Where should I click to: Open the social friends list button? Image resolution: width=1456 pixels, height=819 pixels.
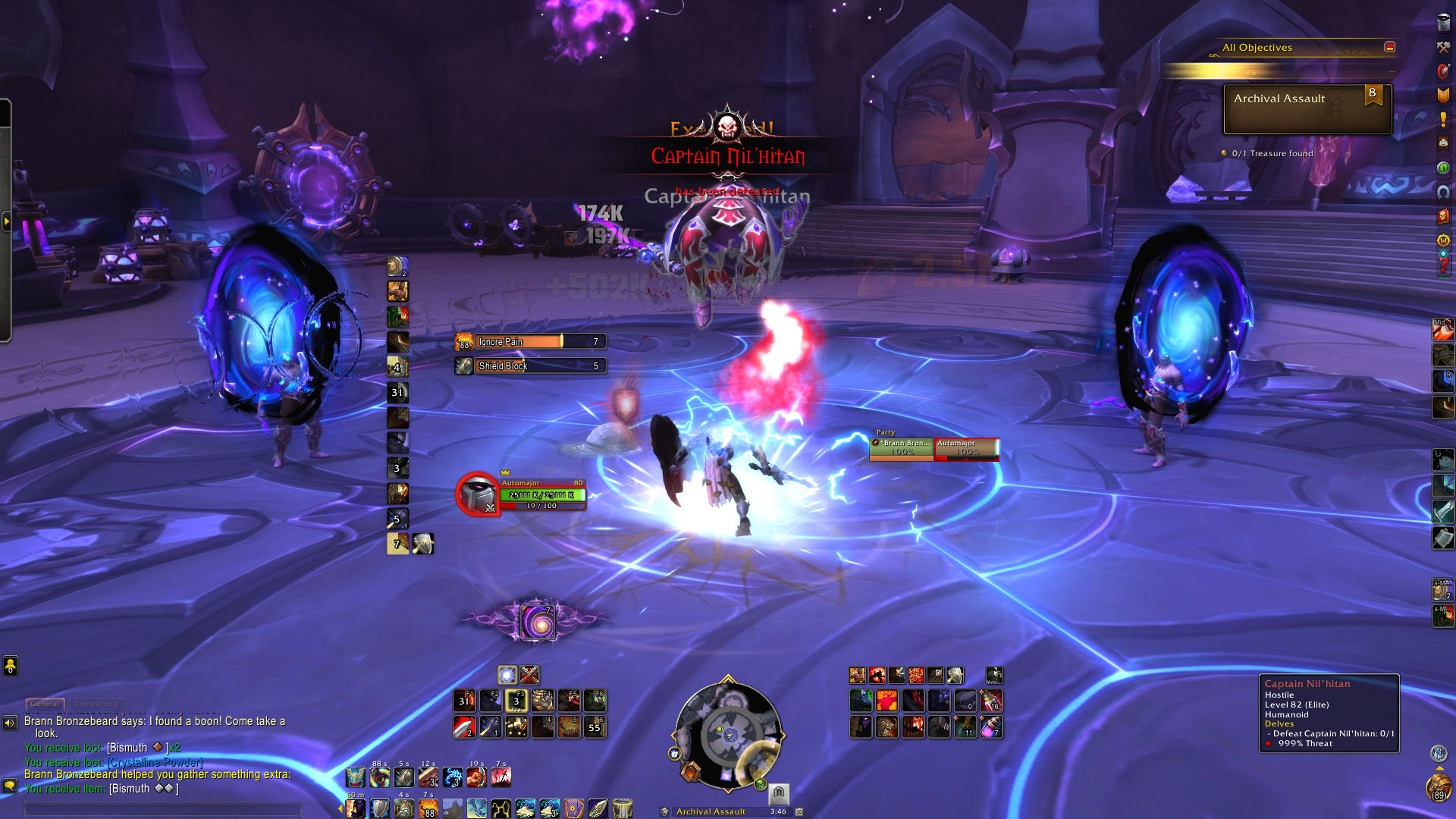[x=10, y=666]
